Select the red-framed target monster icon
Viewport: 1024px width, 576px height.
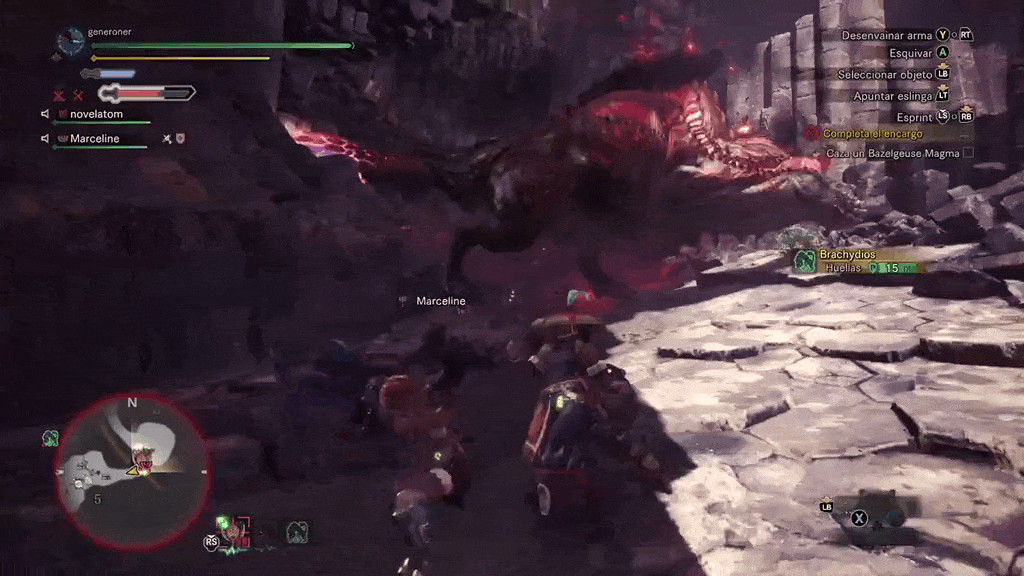coord(238,528)
